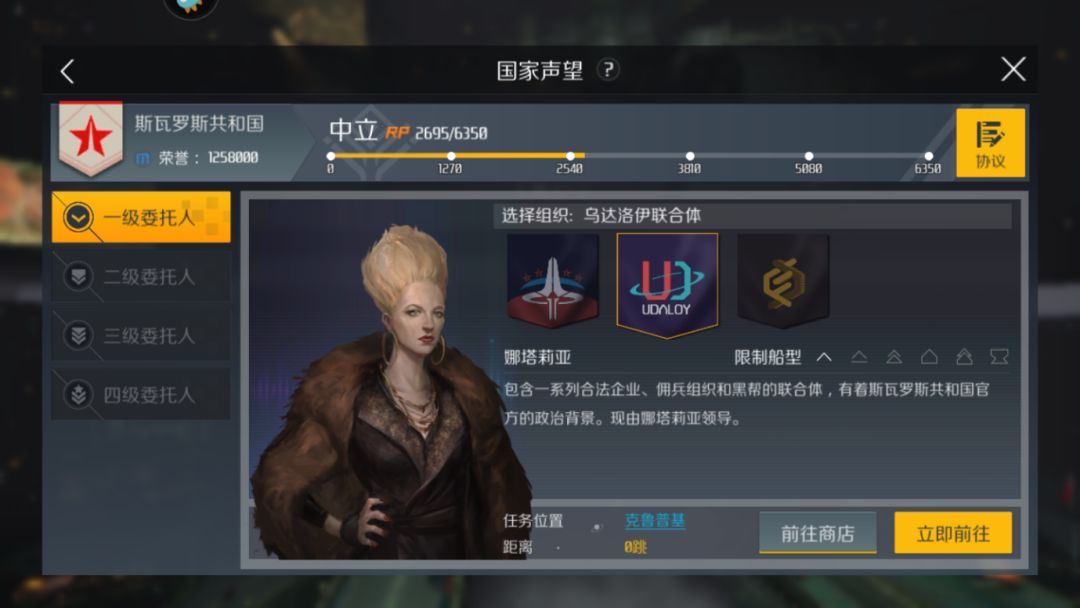Switch to 三级委托人 tab

point(141,336)
